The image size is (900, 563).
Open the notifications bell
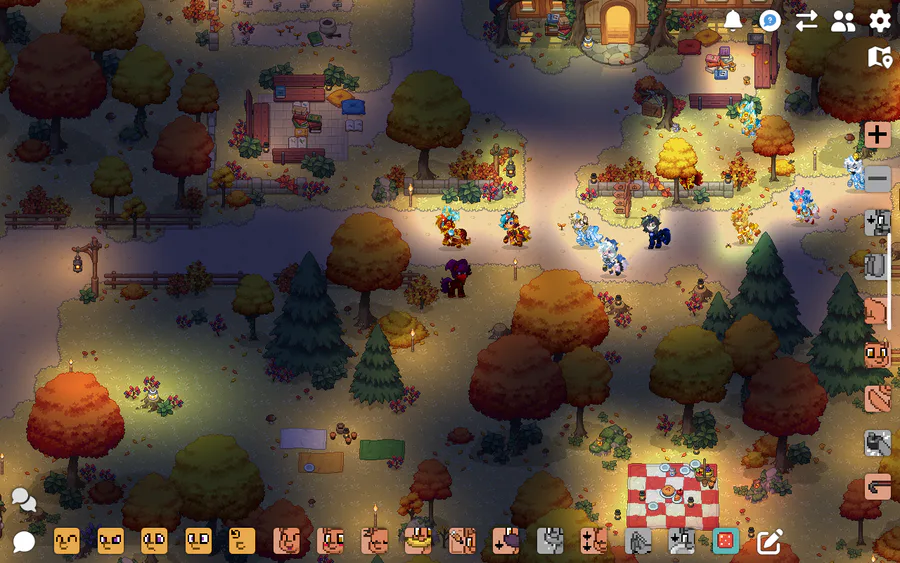pos(733,20)
